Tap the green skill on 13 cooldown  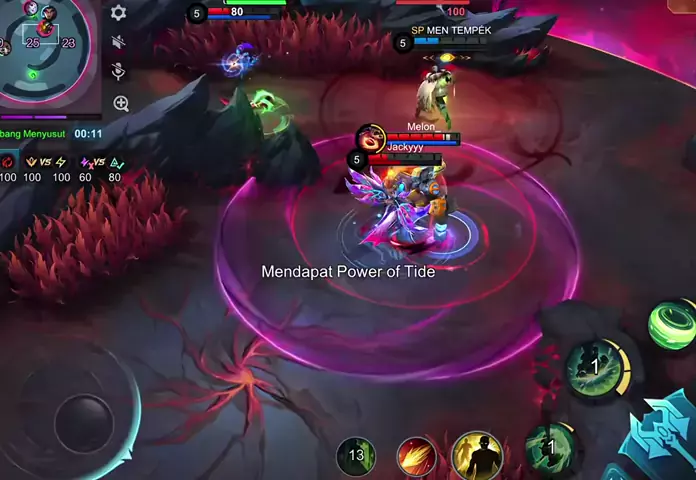pyautogui.click(x=355, y=456)
